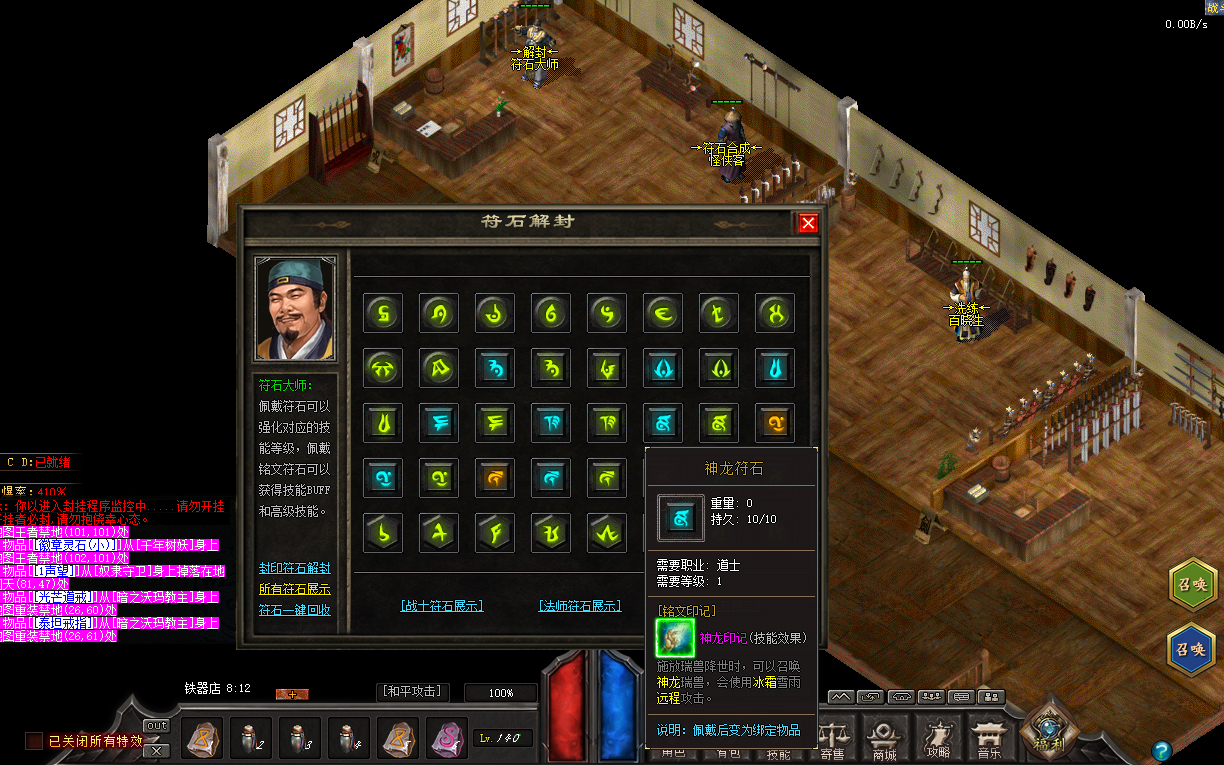Viewport: 1224px width, 765px height.
Task: Close the 符石解封 window
Action: tap(808, 223)
